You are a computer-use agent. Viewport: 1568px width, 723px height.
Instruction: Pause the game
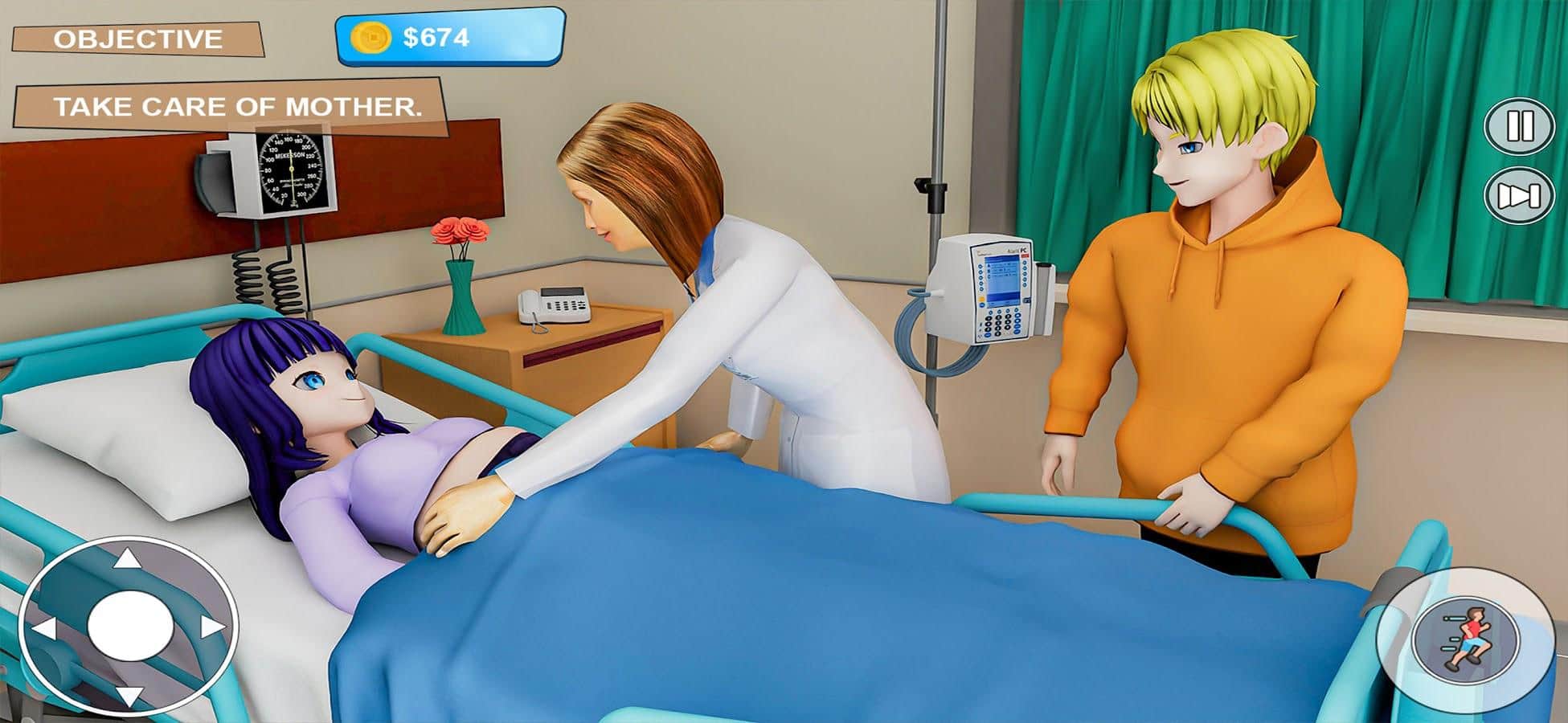(1519, 126)
